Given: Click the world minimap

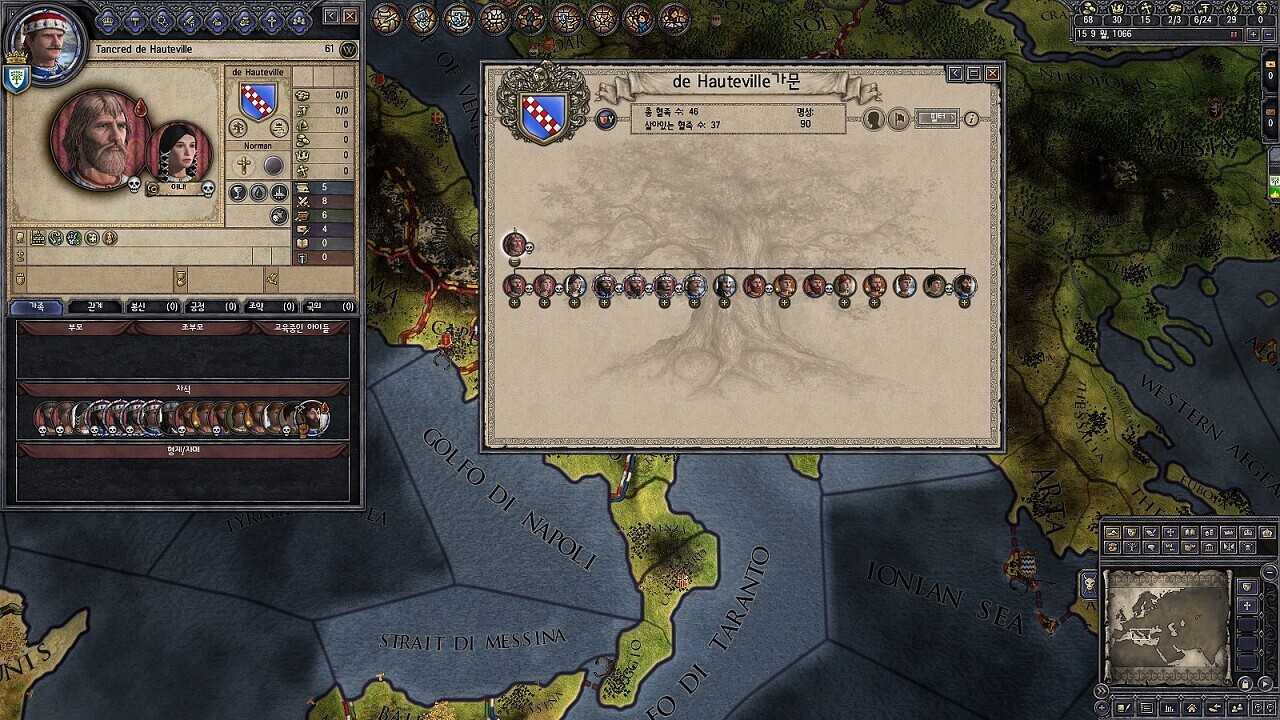Looking at the screenshot, I should [1166, 625].
